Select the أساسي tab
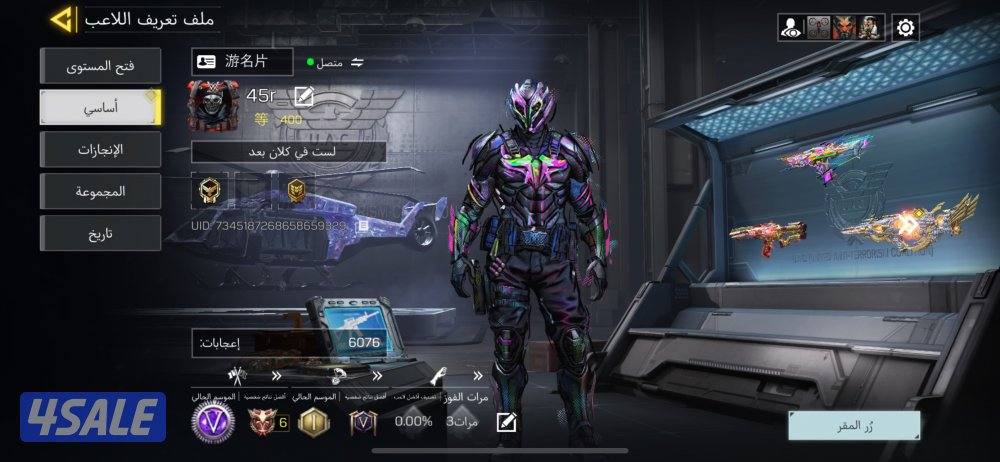The image size is (1000, 462). coord(100,107)
